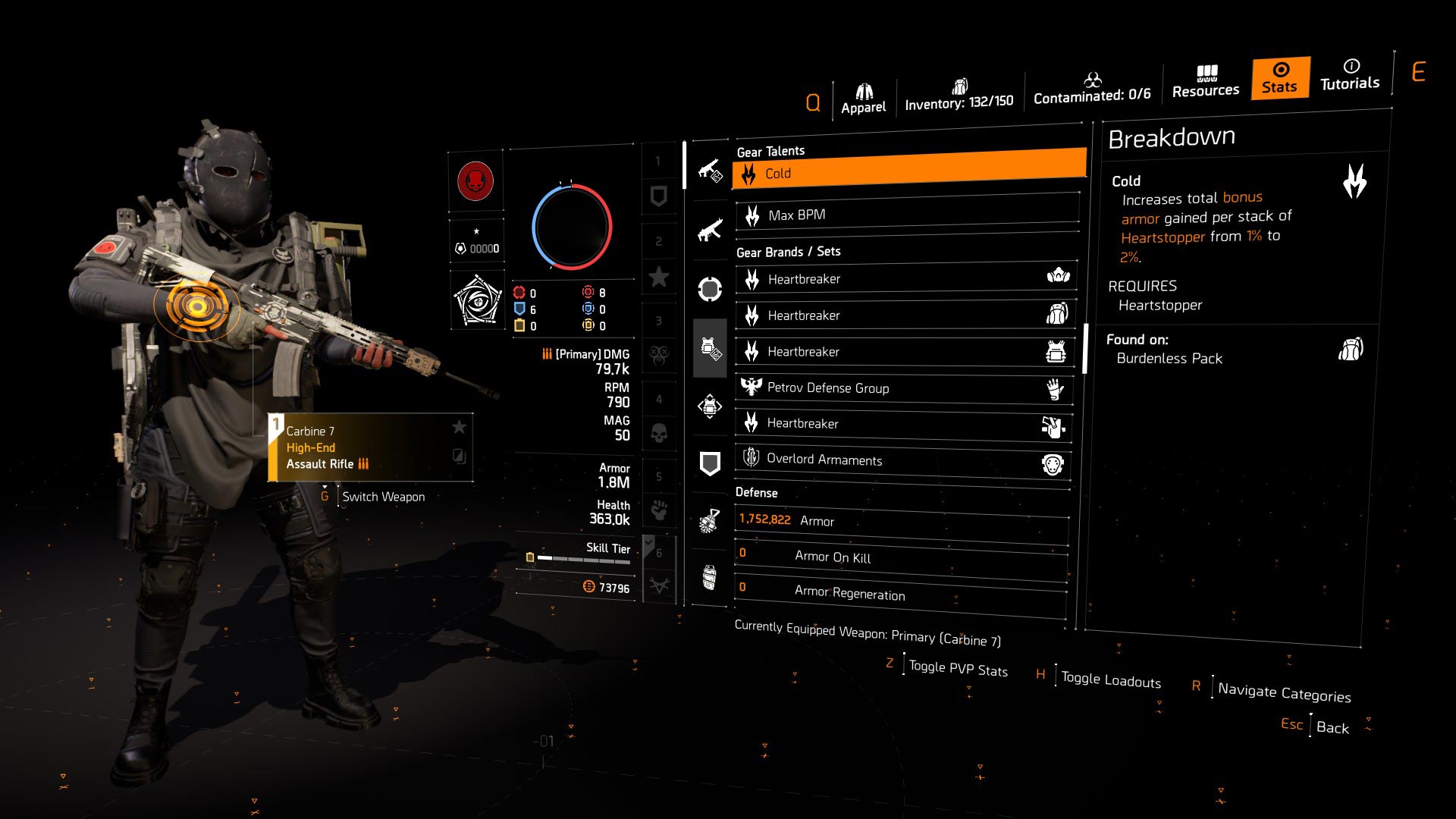The width and height of the screenshot is (1456, 819).
Task: Click the clan eye emblem icon
Action: pos(476,298)
